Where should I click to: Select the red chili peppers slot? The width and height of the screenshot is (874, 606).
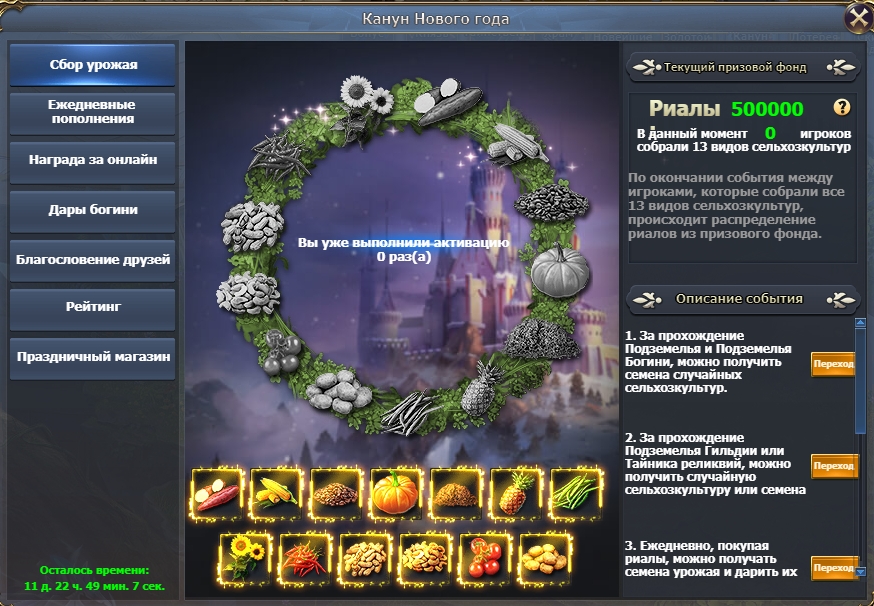pyautogui.click(x=306, y=557)
